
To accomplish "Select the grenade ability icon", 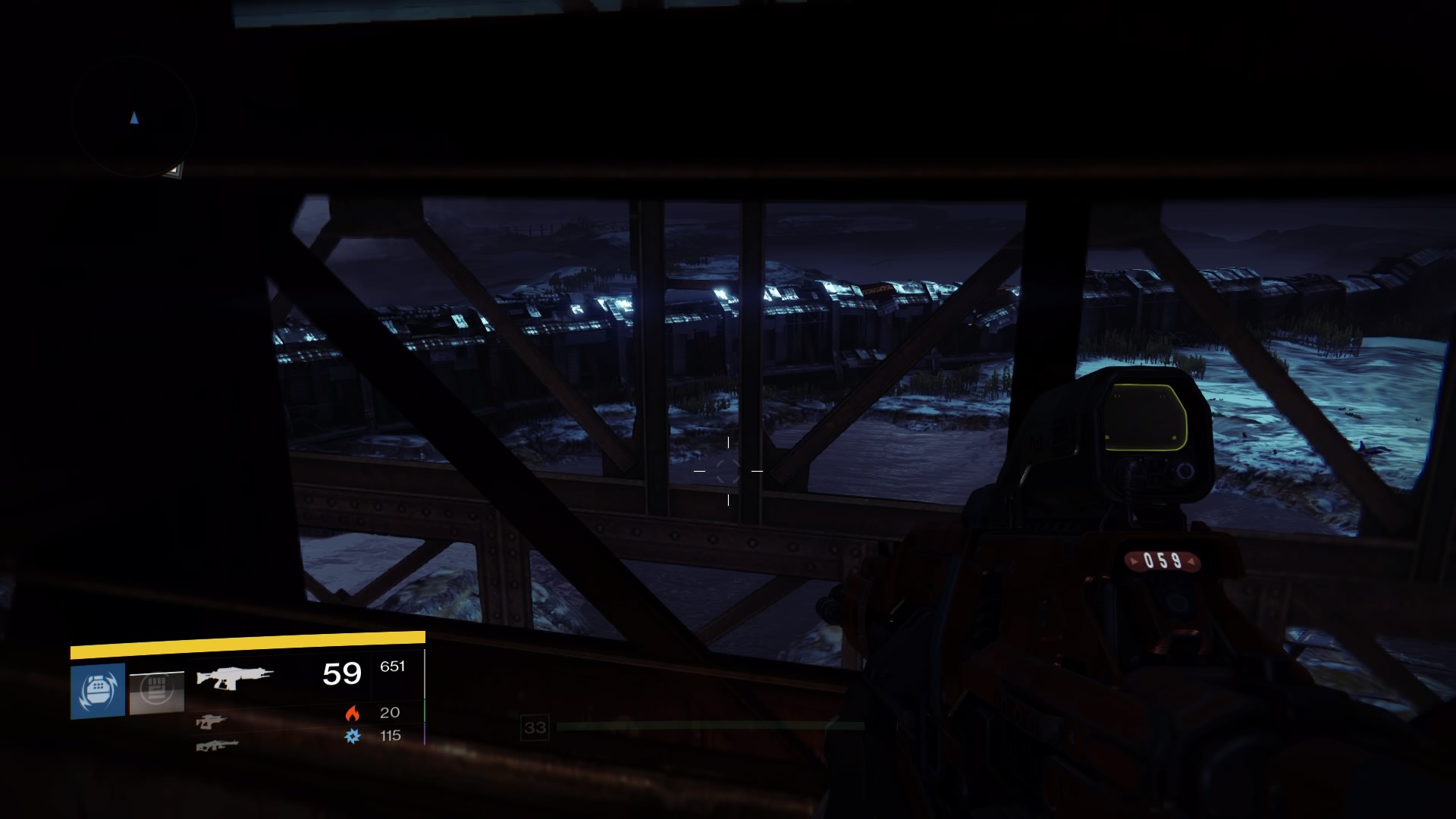I will [98, 691].
